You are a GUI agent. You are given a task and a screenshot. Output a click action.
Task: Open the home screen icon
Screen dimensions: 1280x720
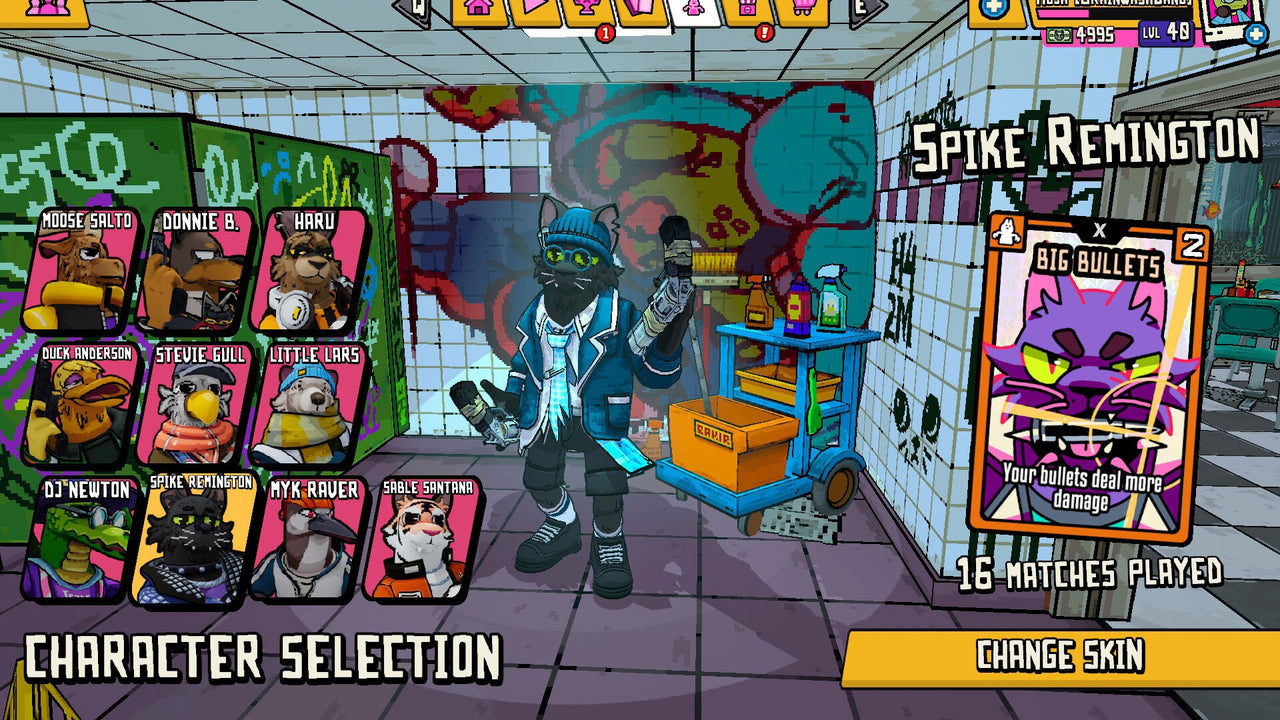[x=476, y=10]
